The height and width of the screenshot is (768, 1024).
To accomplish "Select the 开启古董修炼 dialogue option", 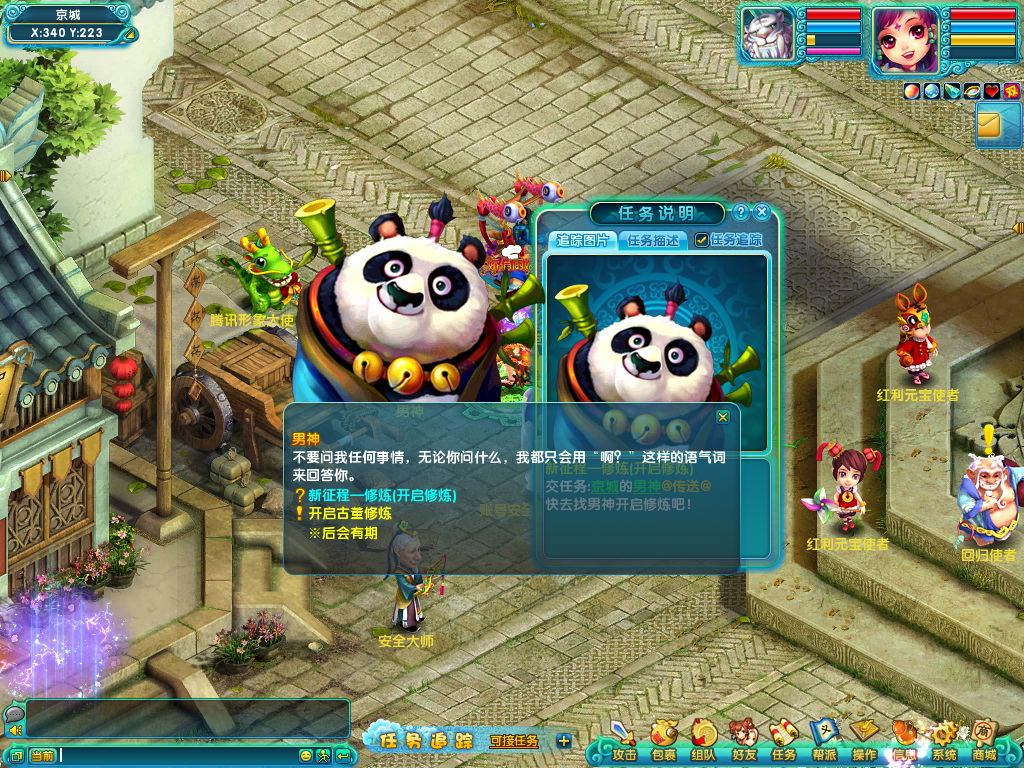I will point(349,513).
